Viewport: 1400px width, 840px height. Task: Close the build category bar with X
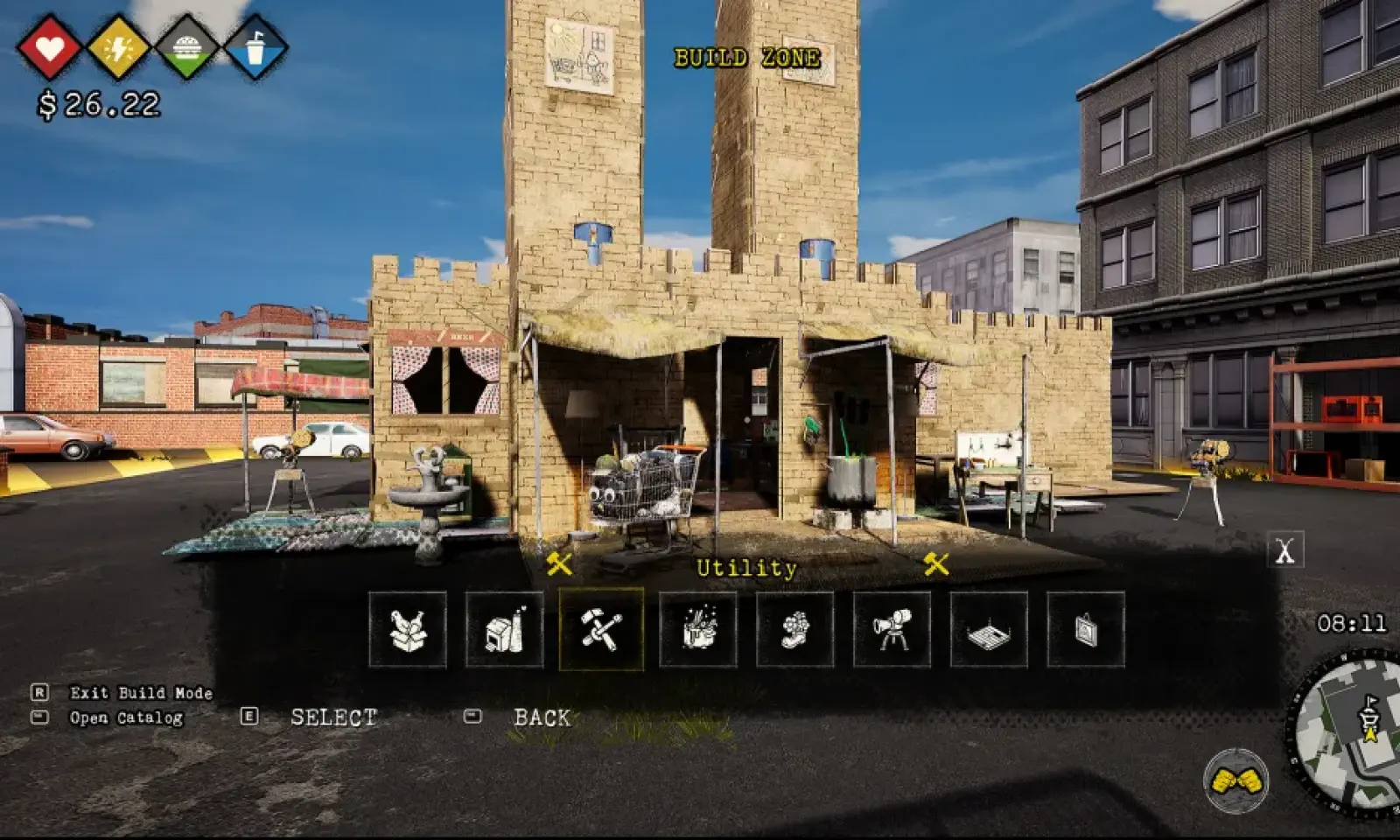pyautogui.click(x=1284, y=550)
